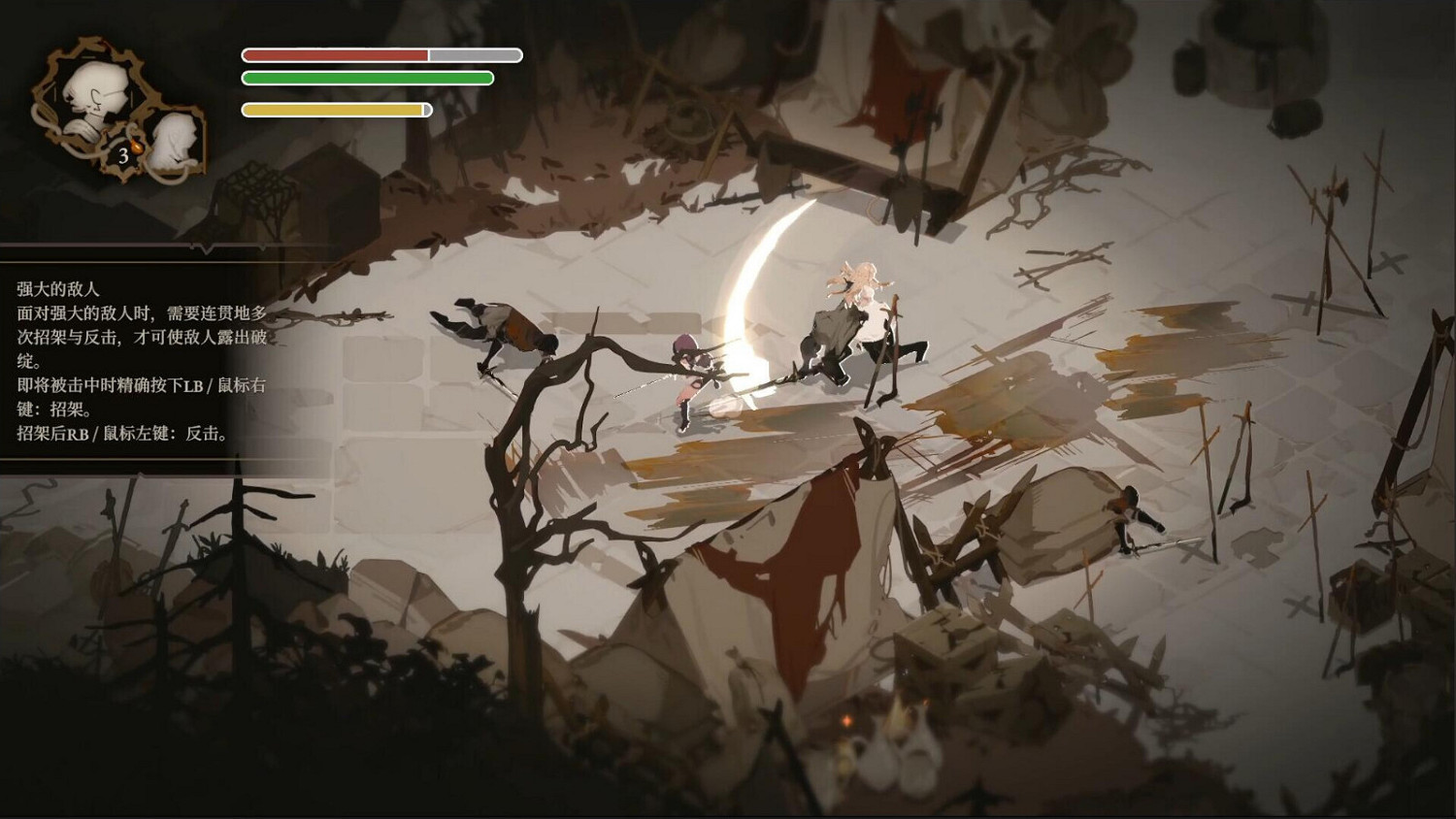Select the number 3 flask counter
1456x819 pixels.
point(124,156)
